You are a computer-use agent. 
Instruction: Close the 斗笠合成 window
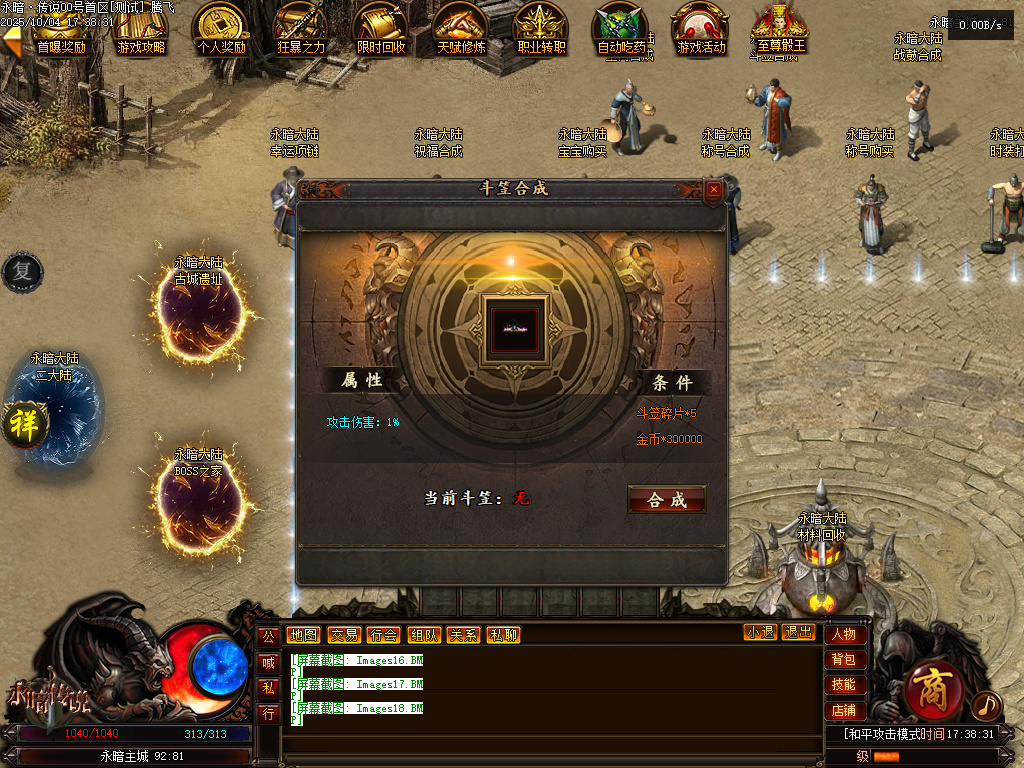tap(713, 189)
